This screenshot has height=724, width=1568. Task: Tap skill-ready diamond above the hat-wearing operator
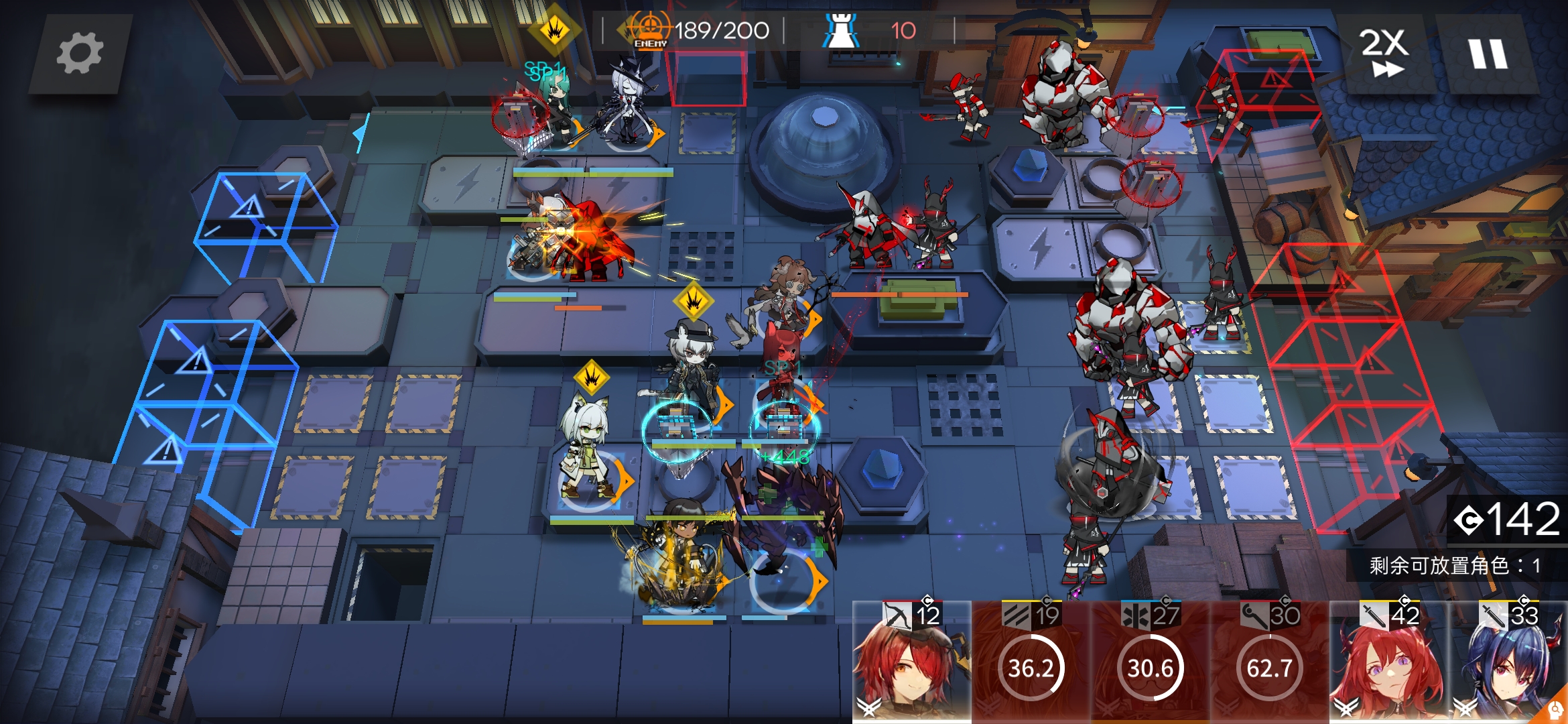coord(693,301)
